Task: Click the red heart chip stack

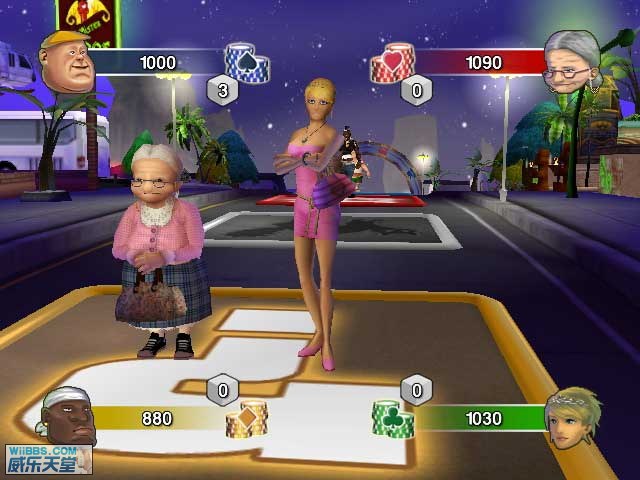Action: (x=392, y=63)
